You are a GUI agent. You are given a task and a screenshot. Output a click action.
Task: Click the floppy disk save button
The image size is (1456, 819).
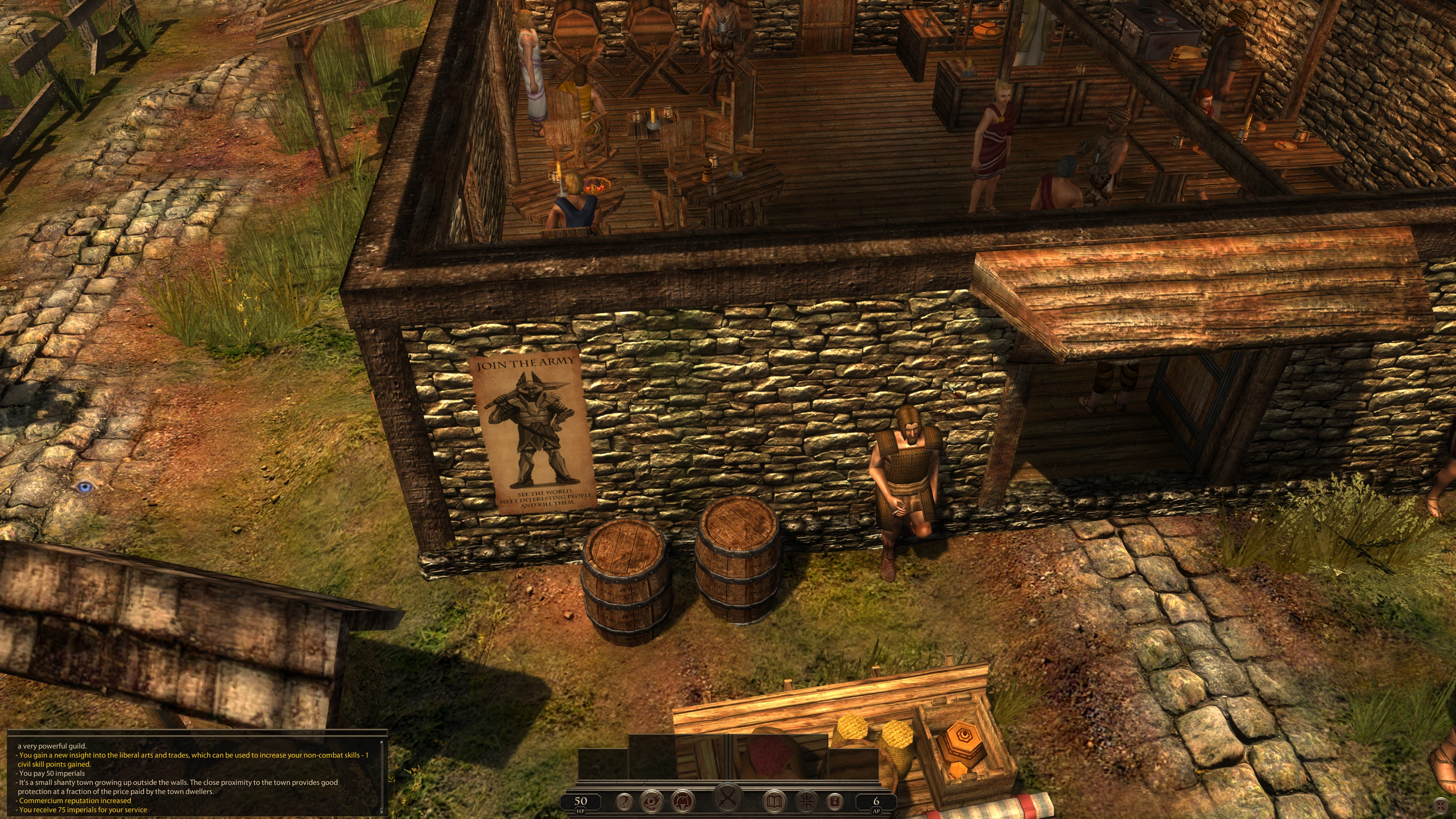pos(835,801)
